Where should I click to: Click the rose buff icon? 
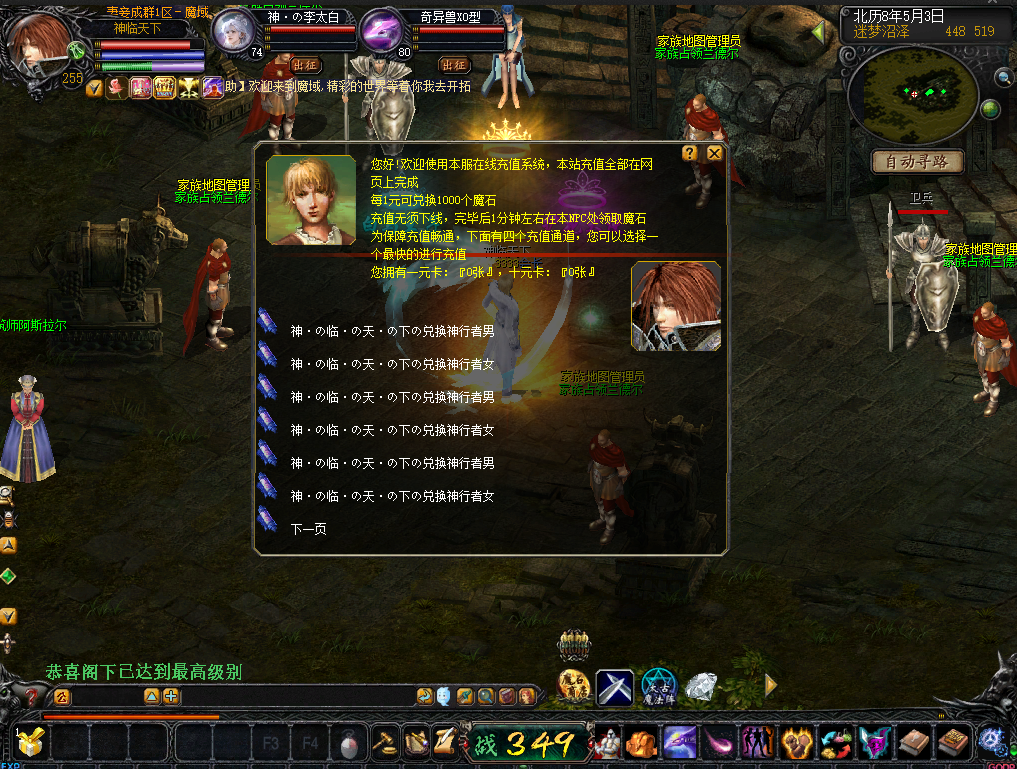pyautogui.click(x=117, y=88)
